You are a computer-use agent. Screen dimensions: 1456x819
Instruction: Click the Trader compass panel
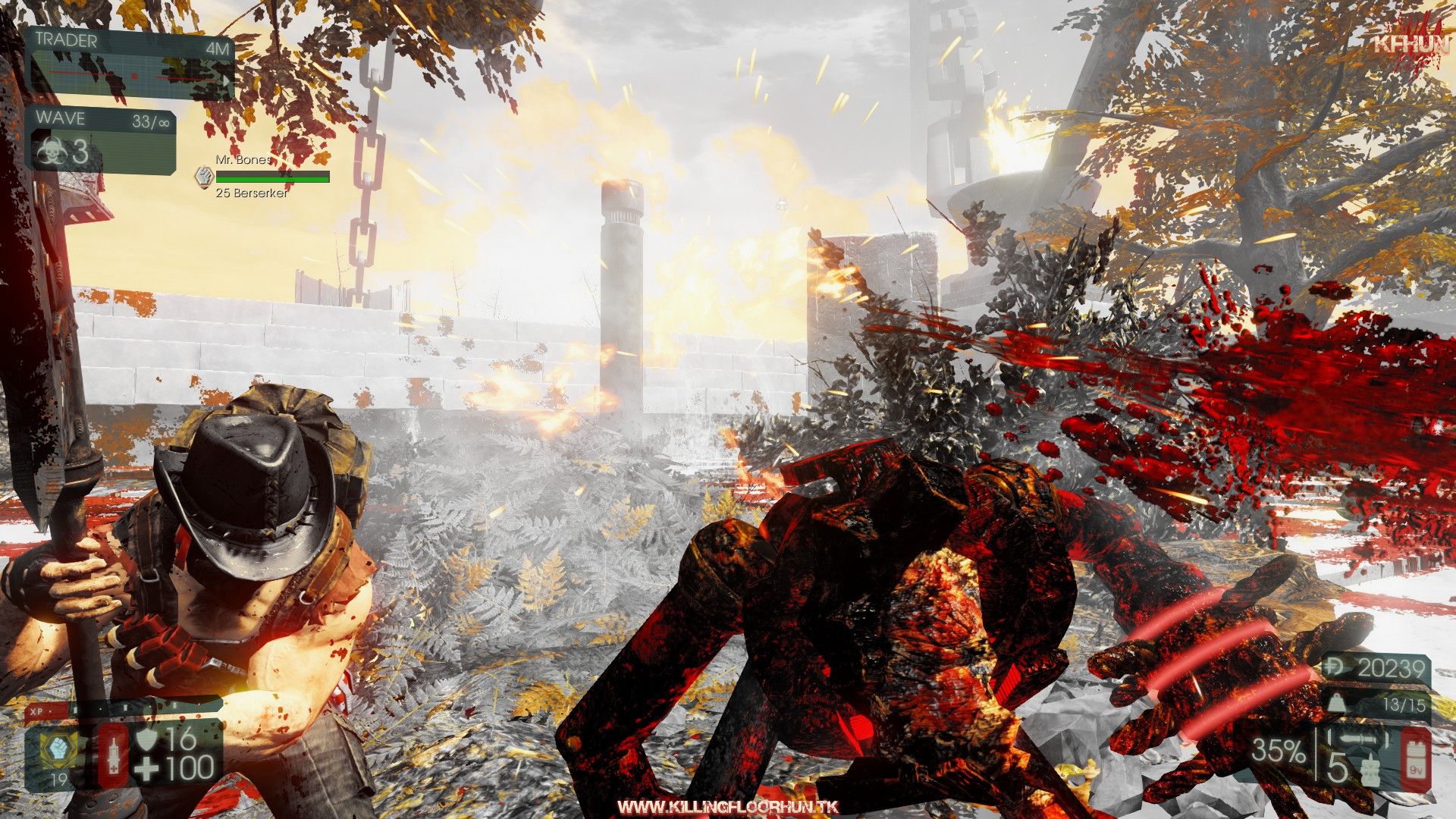pyautogui.click(x=130, y=65)
